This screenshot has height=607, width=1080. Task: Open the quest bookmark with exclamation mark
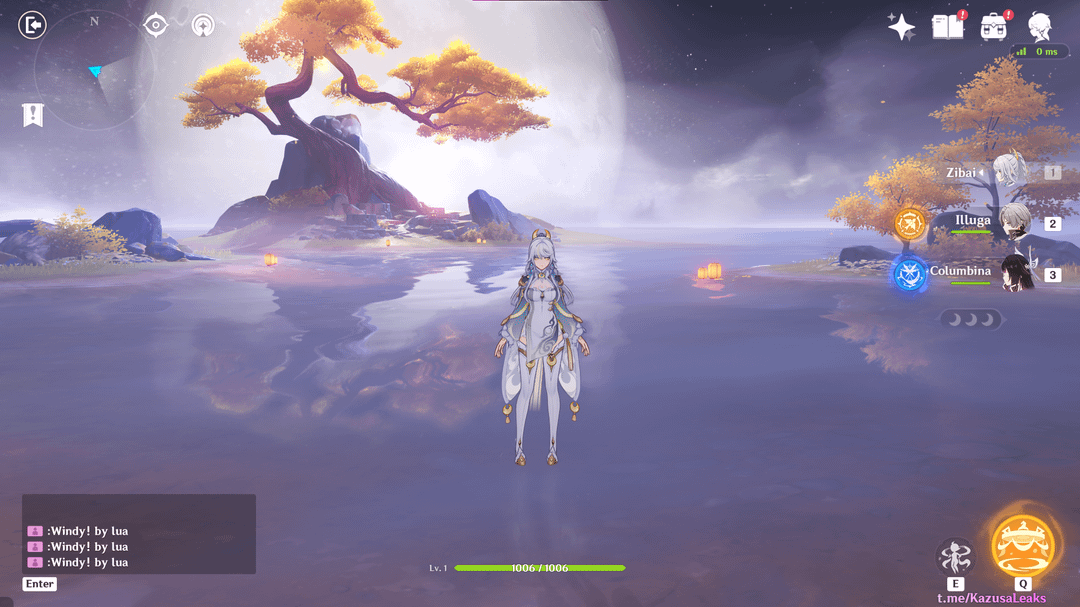tap(33, 115)
